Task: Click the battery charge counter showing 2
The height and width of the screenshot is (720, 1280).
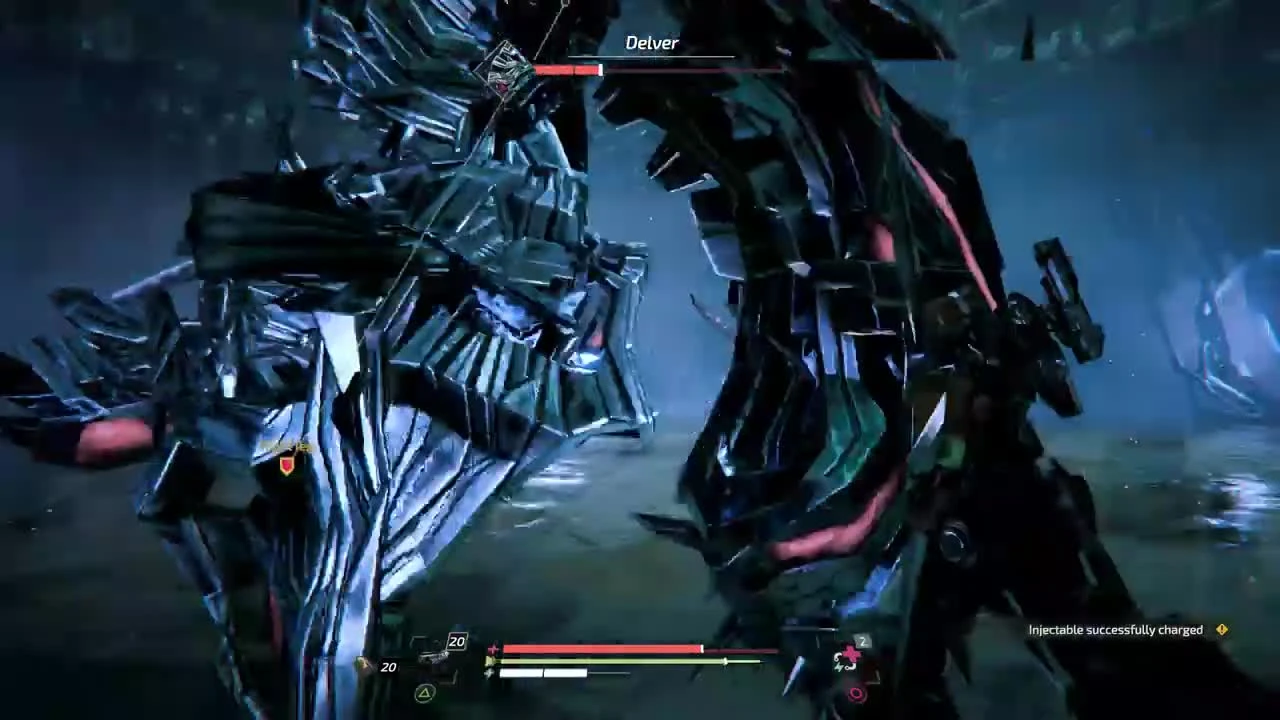Action: 862,641
